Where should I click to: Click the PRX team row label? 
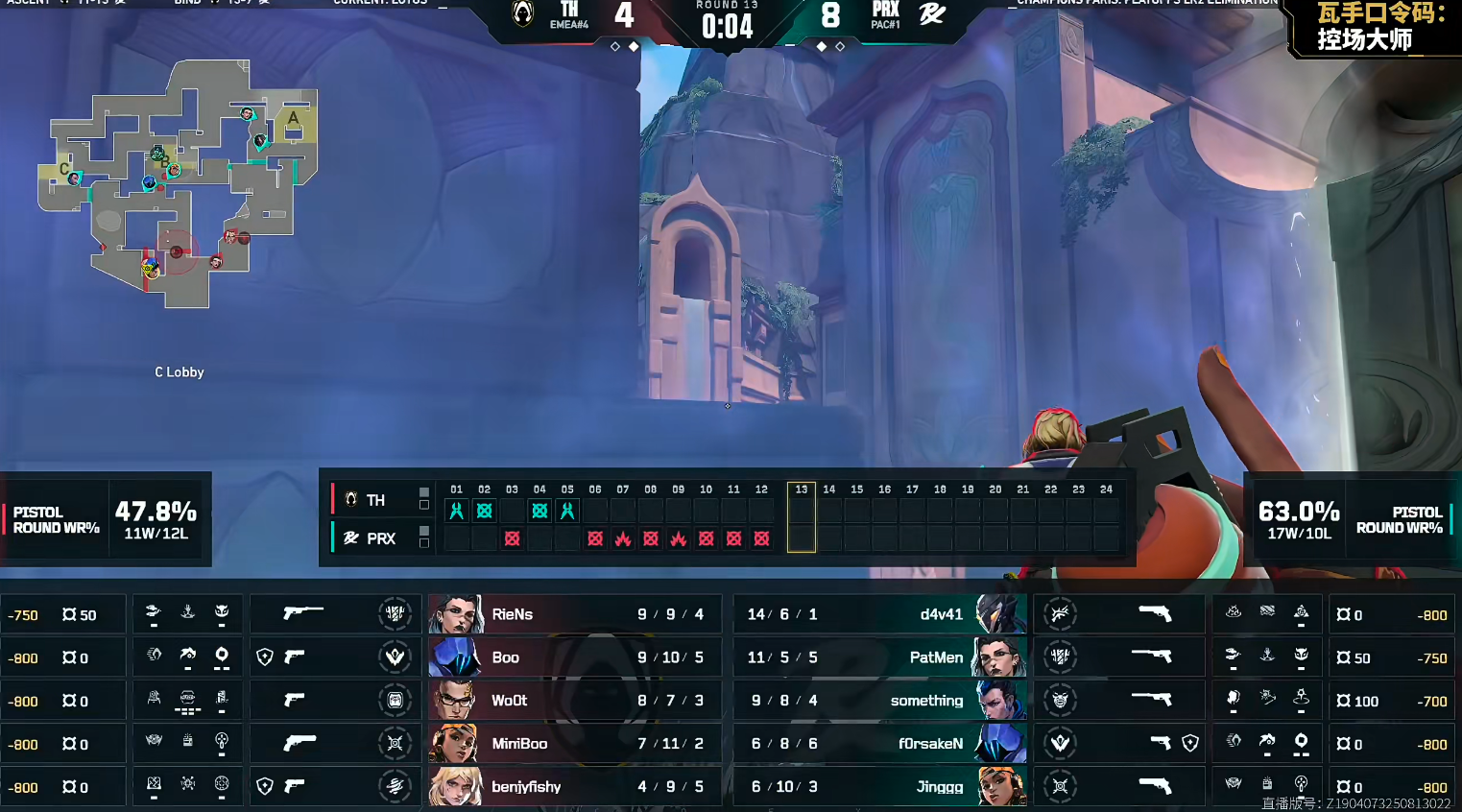(x=380, y=538)
